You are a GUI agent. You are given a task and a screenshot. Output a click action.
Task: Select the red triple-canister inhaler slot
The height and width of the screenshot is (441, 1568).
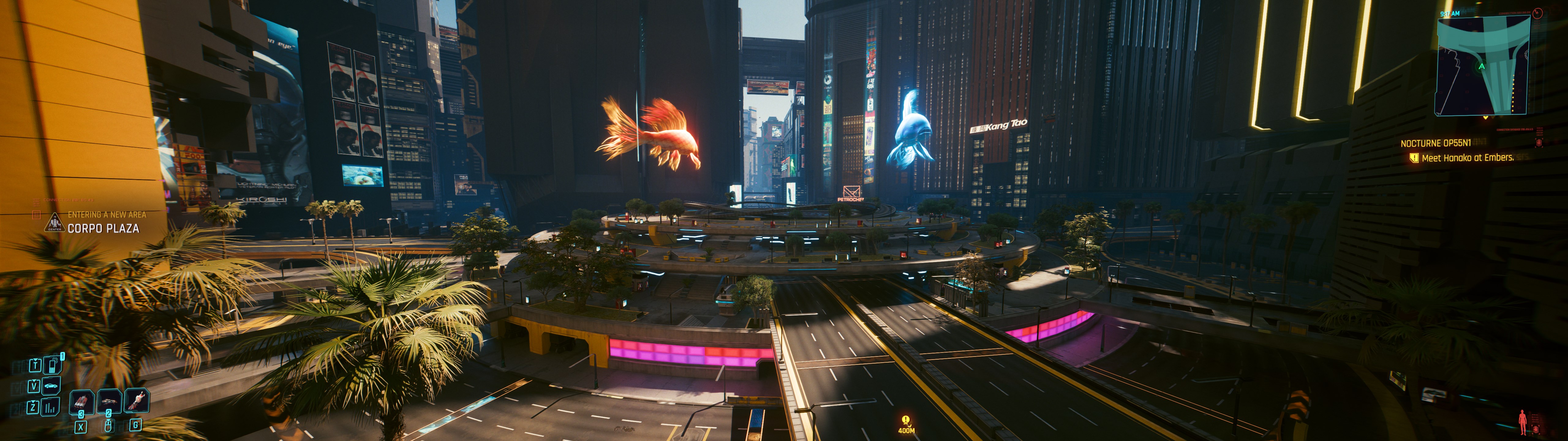(x=81, y=401)
